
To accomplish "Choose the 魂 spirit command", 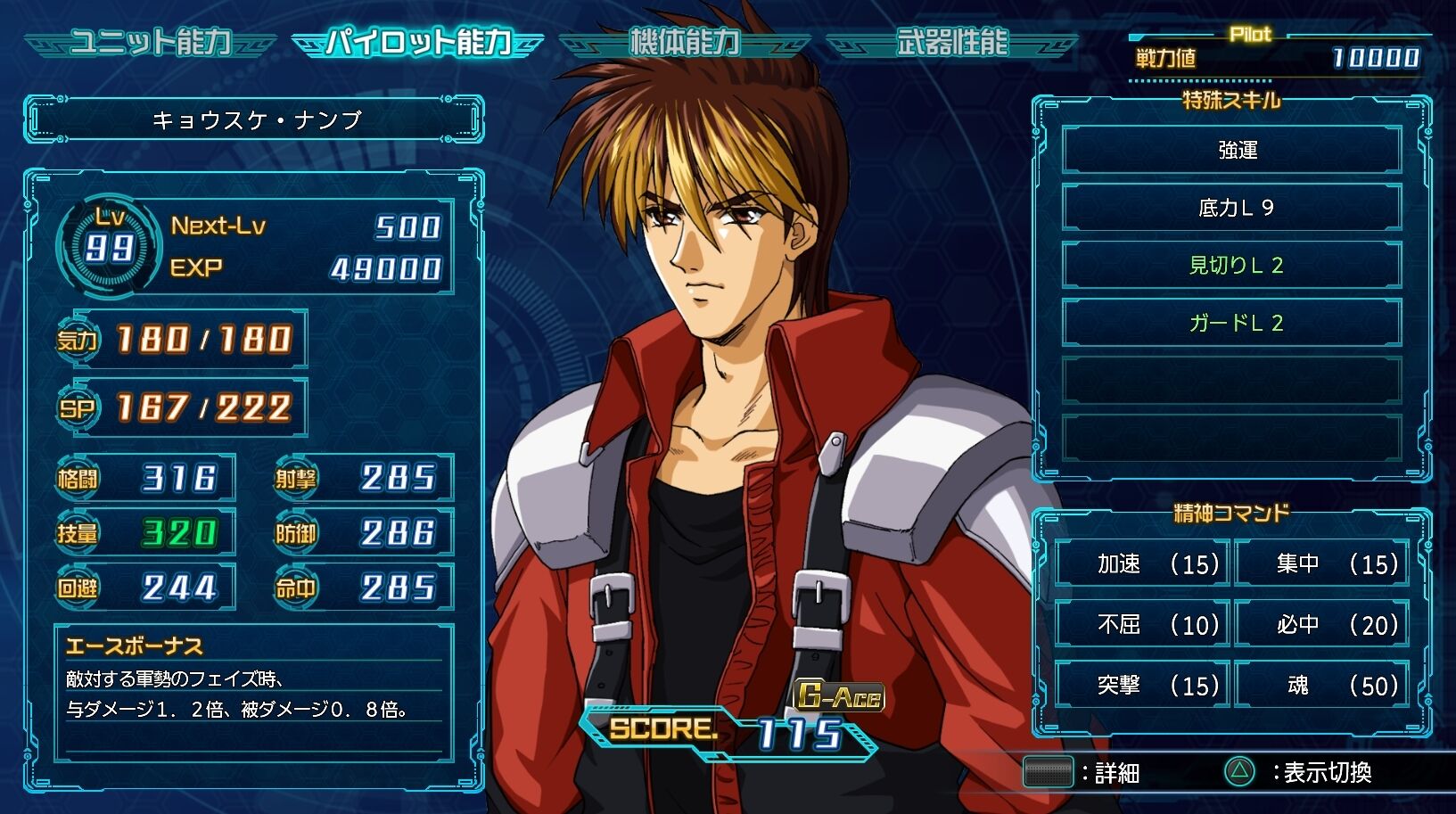I will (x=1322, y=685).
